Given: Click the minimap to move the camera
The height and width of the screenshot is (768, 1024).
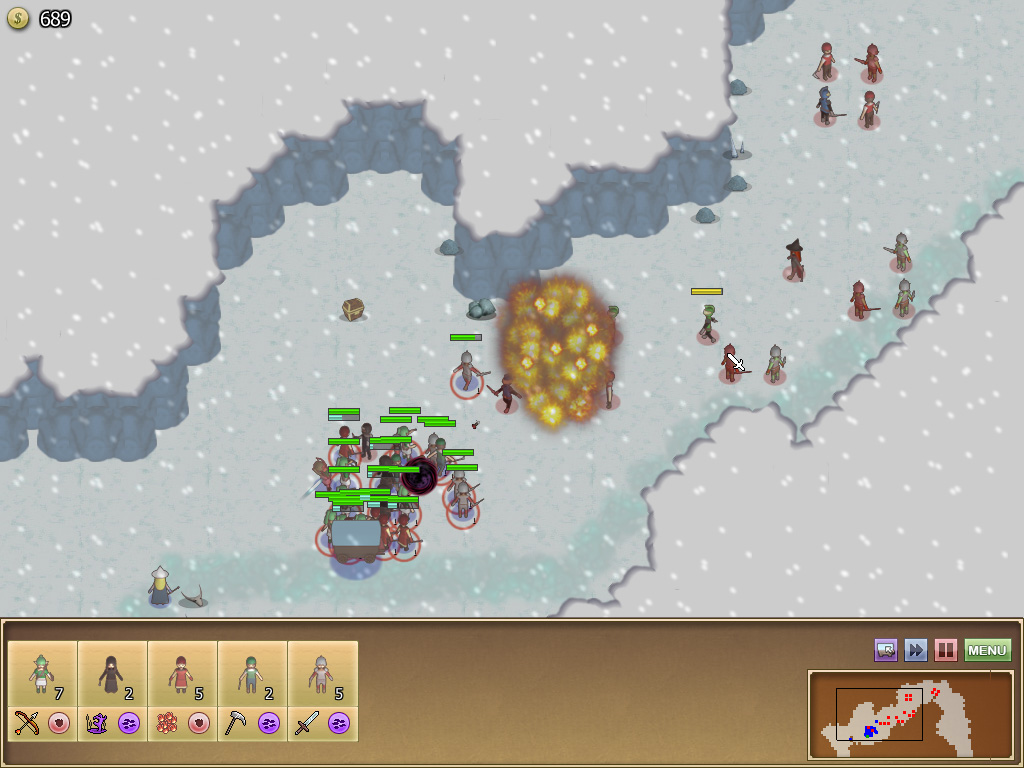Looking at the screenshot, I should click(x=910, y=714).
